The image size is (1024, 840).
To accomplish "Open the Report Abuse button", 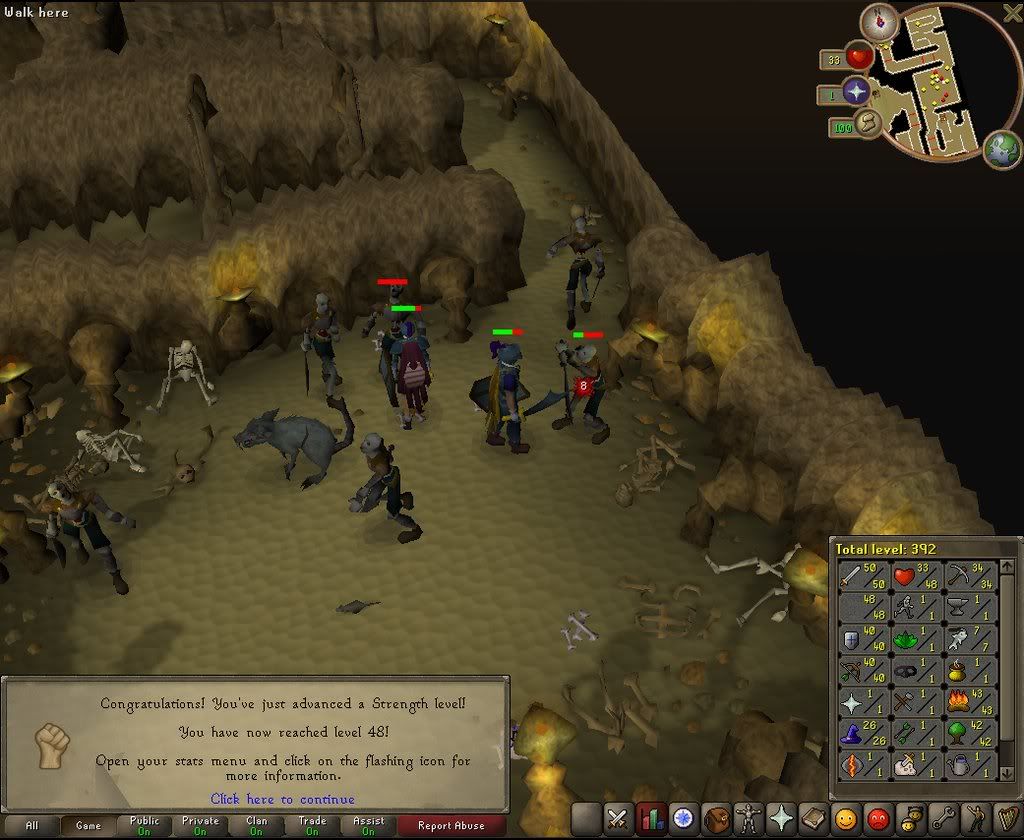I will click(450, 826).
